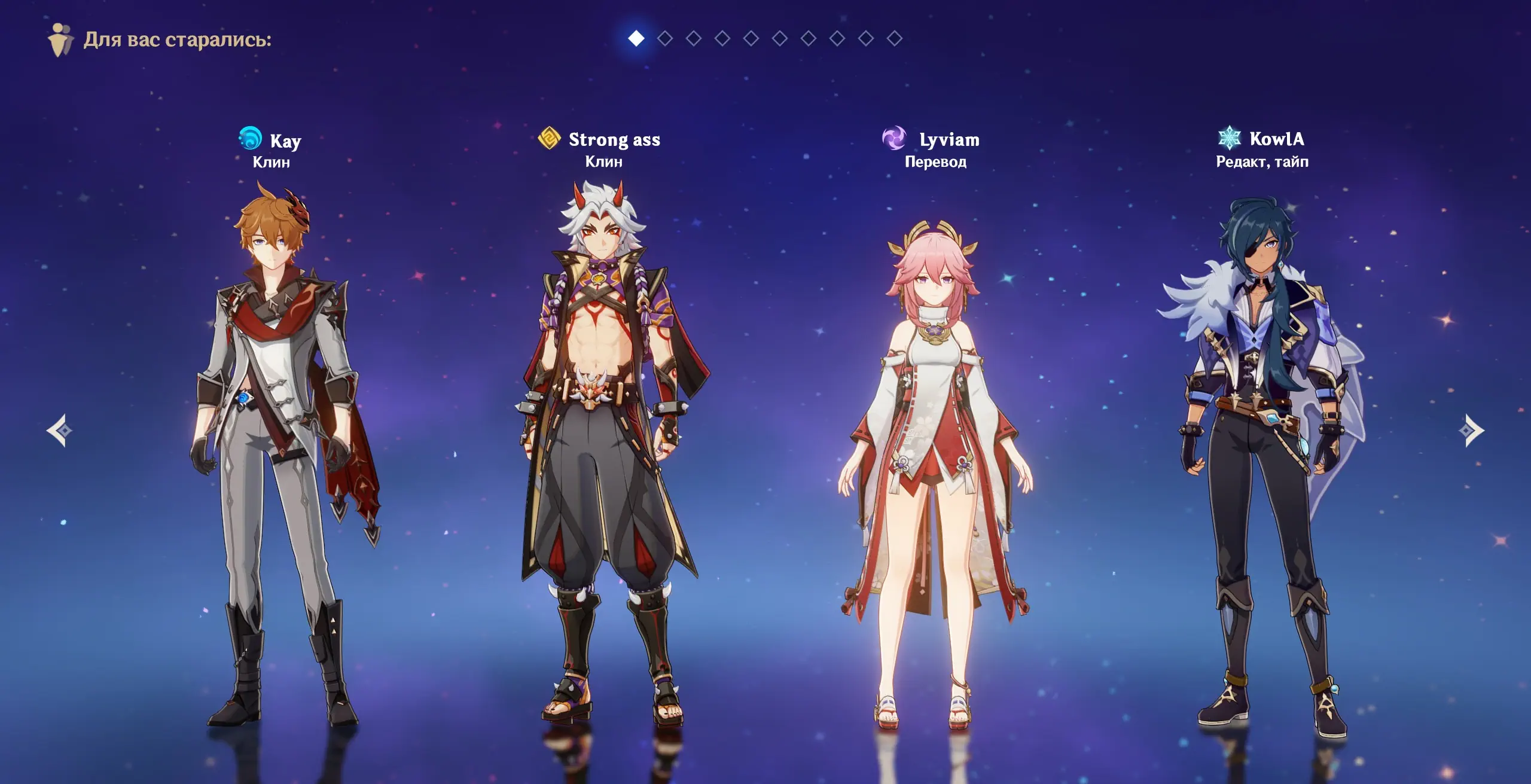Switch to the second page indicator diamond
Screen dimensions: 1531x784
pyautogui.click(x=665, y=39)
